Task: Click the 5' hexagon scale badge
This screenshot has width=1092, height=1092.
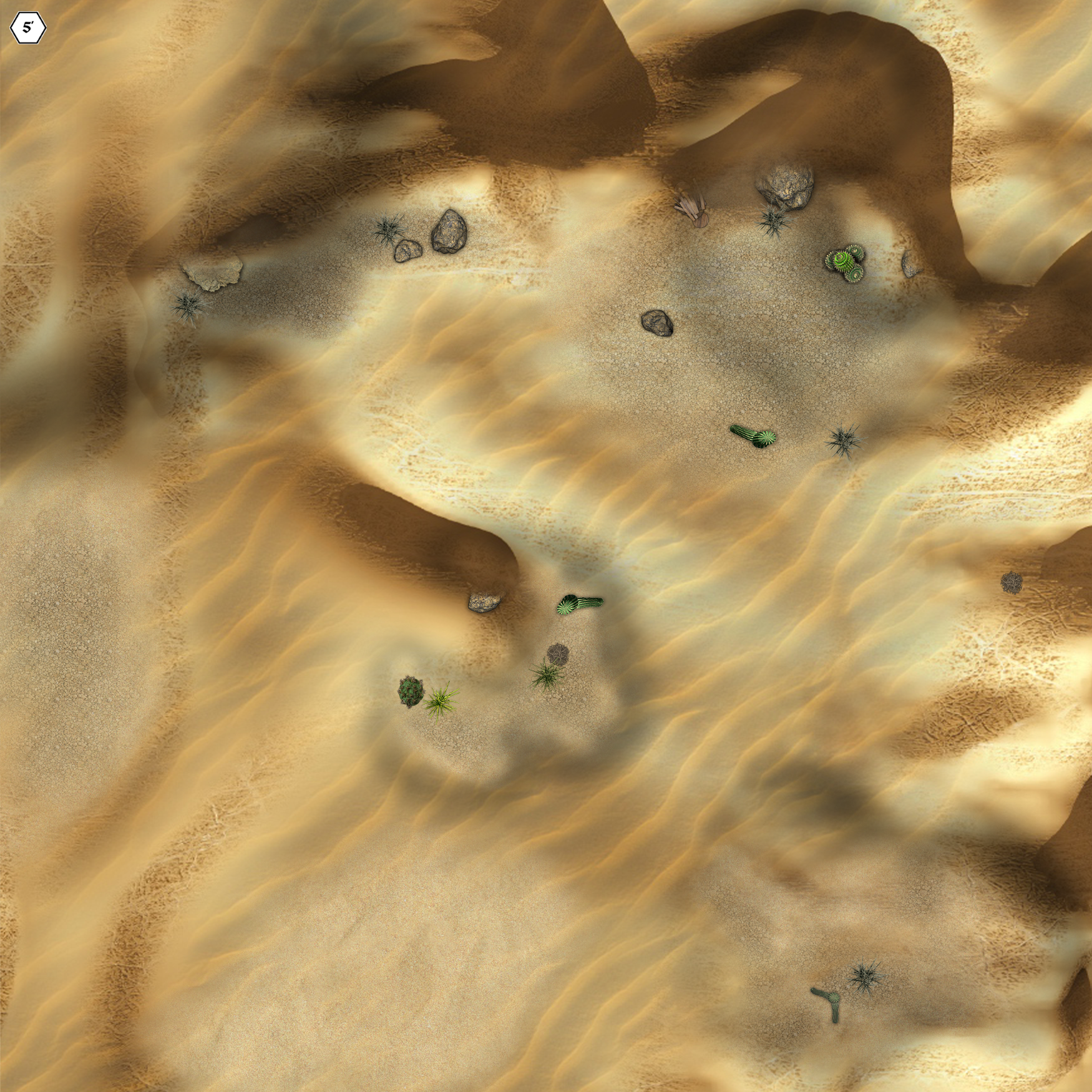Action: (x=28, y=28)
